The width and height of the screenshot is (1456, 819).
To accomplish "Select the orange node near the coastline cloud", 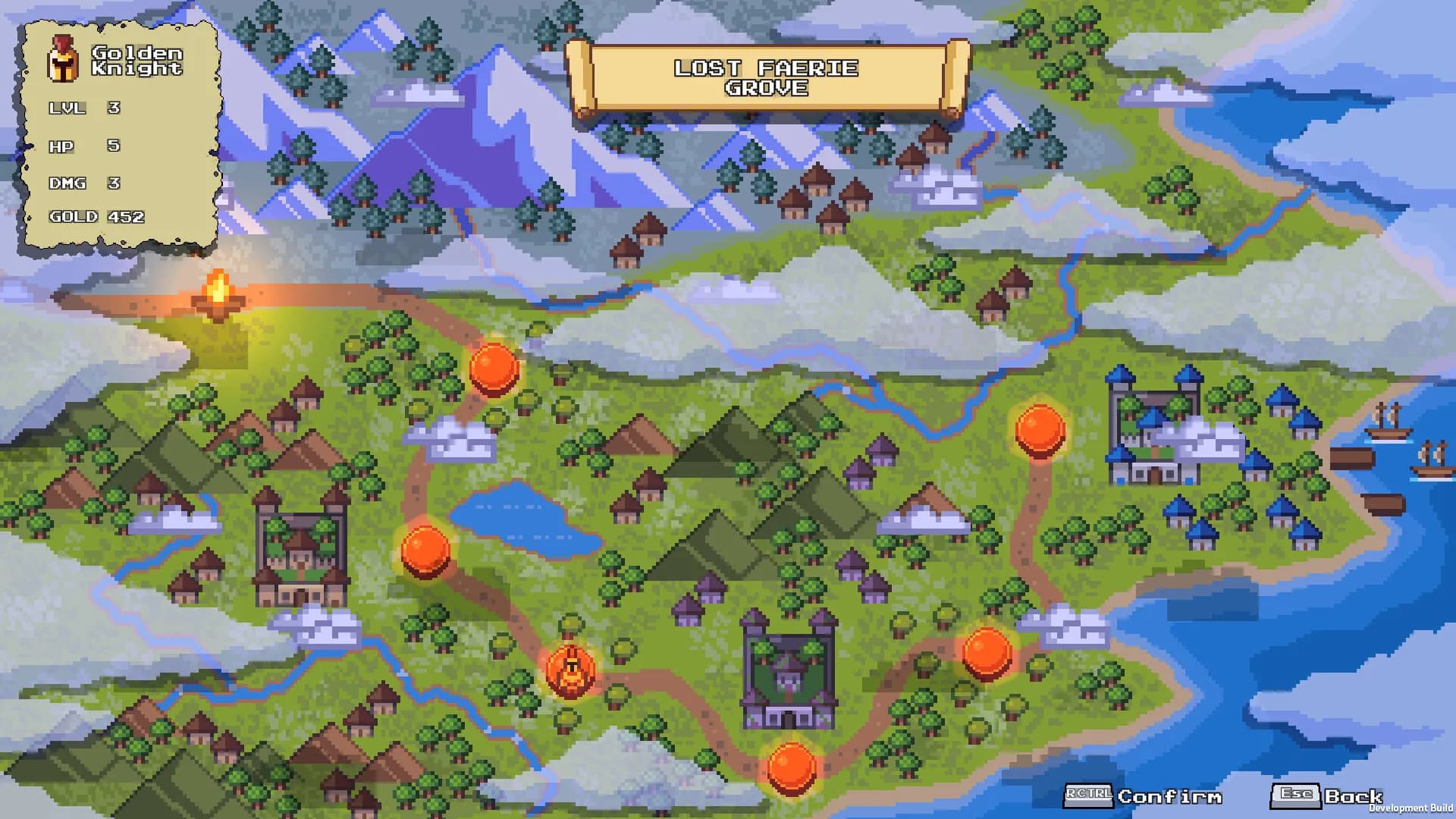I will pyautogui.click(x=987, y=652).
